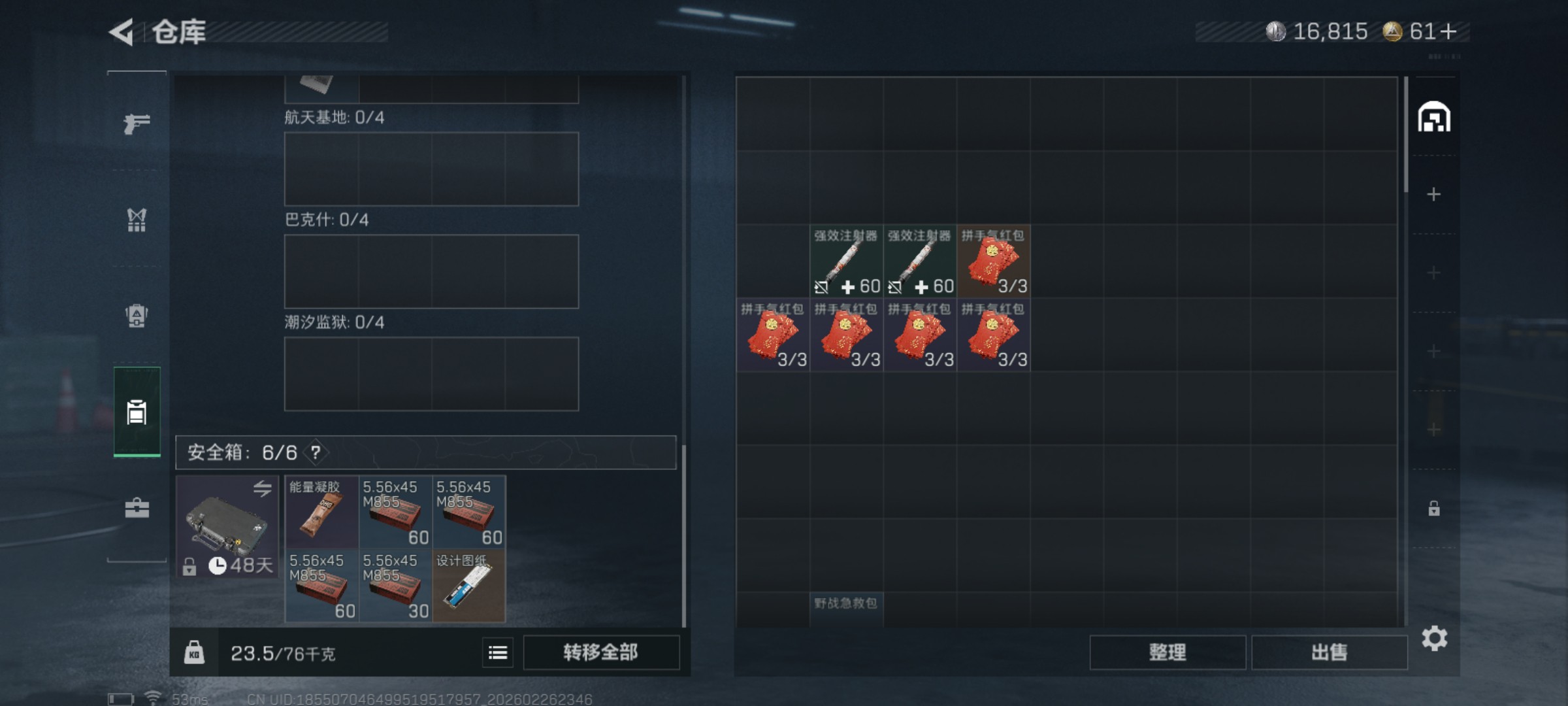Toggle the list view icon
This screenshot has height=706, width=1568.
[498, 652]
